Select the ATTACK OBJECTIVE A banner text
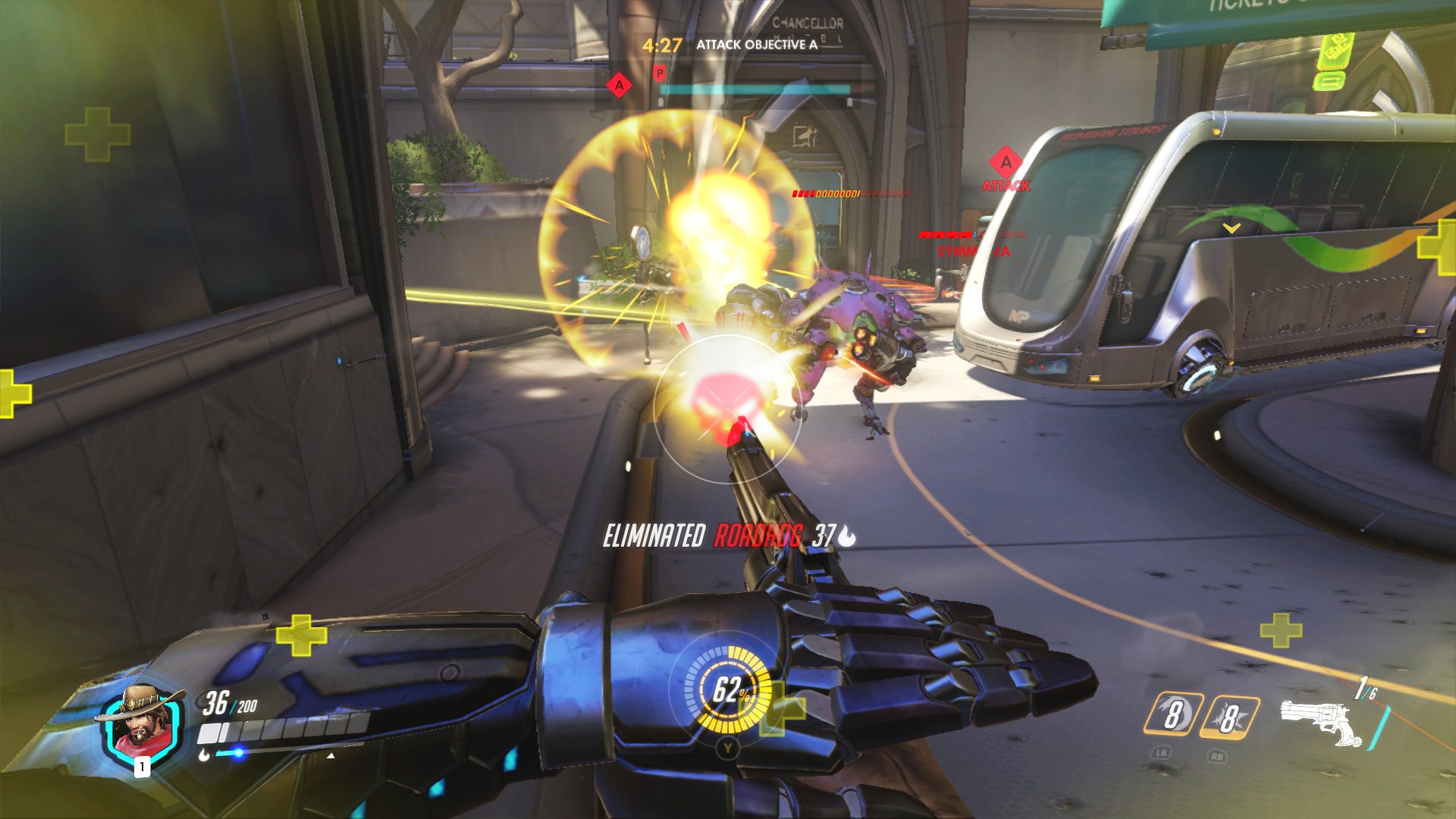1456x819 pixels. (755, 45)
